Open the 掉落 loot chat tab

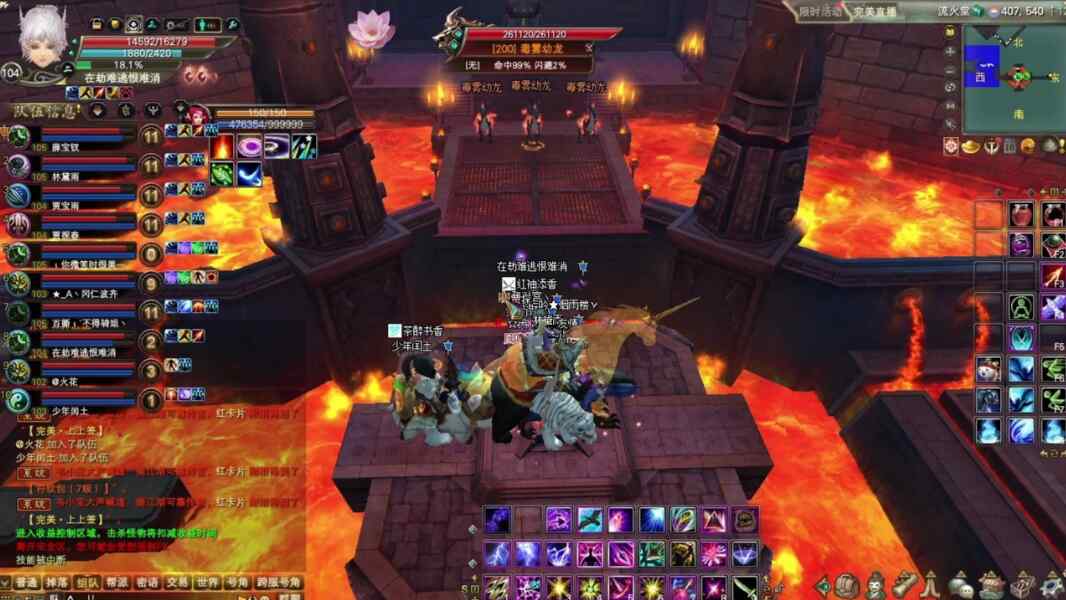(x=57, y=582)
